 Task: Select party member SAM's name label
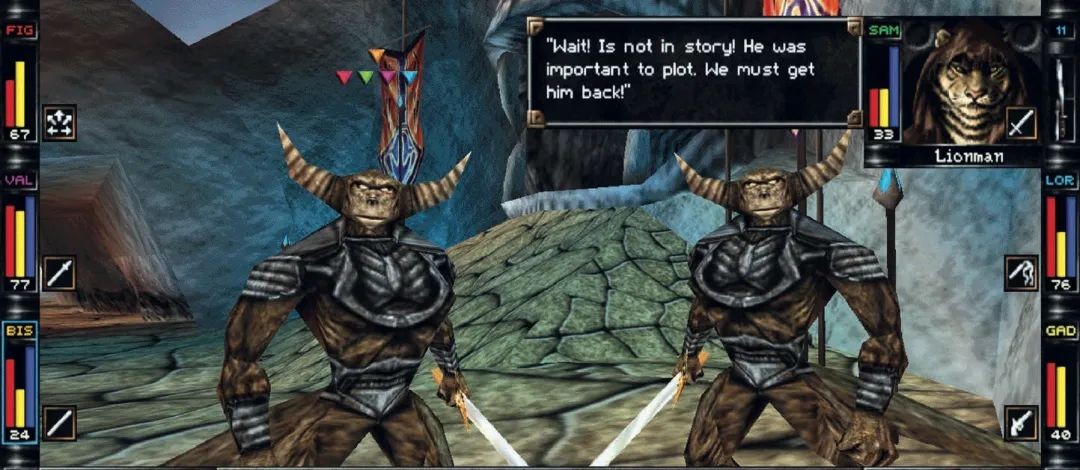pyautogui.click(x=883, y=31)
